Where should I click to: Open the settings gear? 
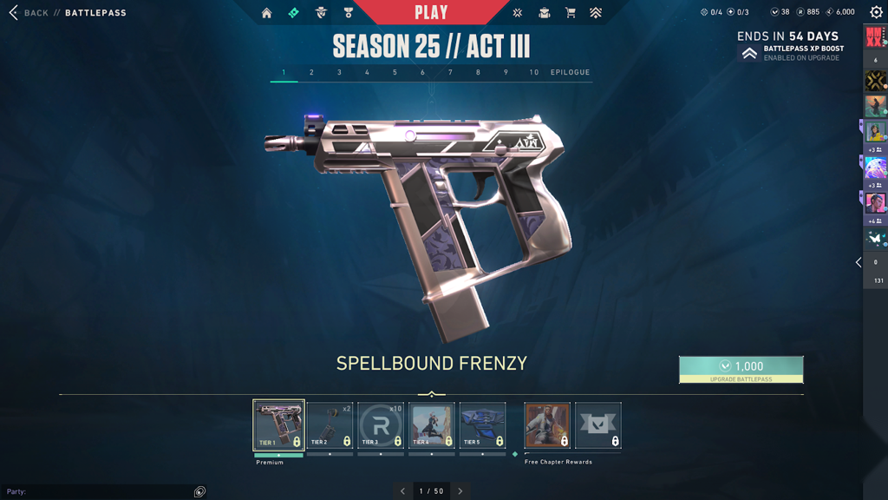[x=876, y=13]
